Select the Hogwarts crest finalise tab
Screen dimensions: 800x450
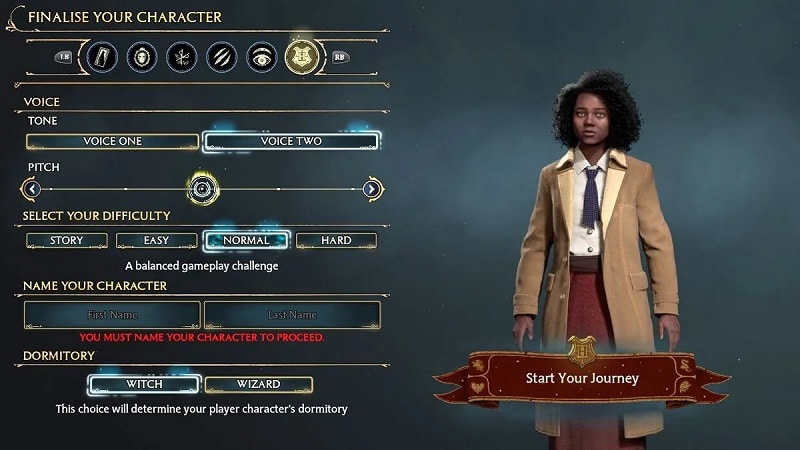301,57
